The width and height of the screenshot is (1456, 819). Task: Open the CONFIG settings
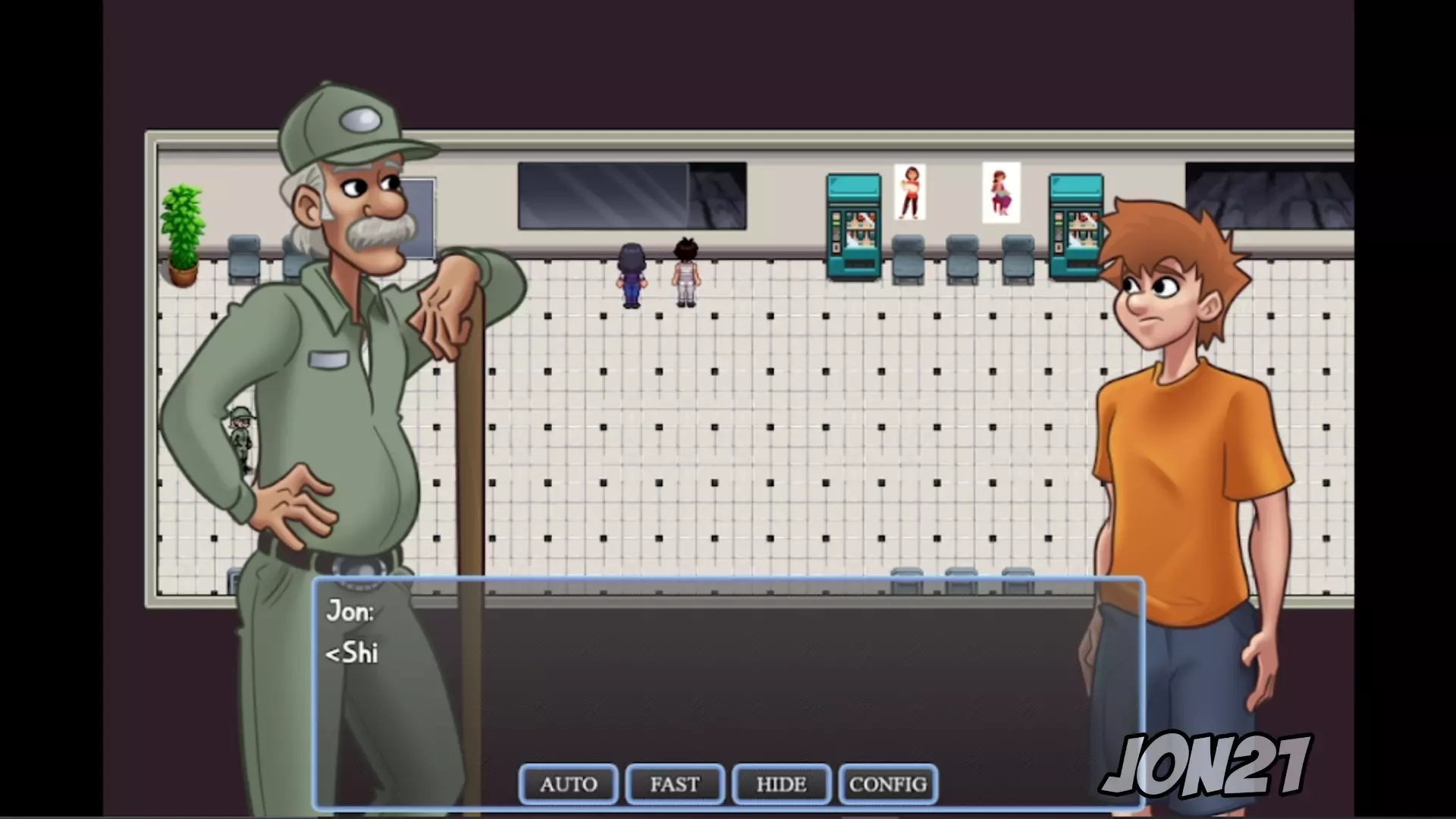click(888, 784)
